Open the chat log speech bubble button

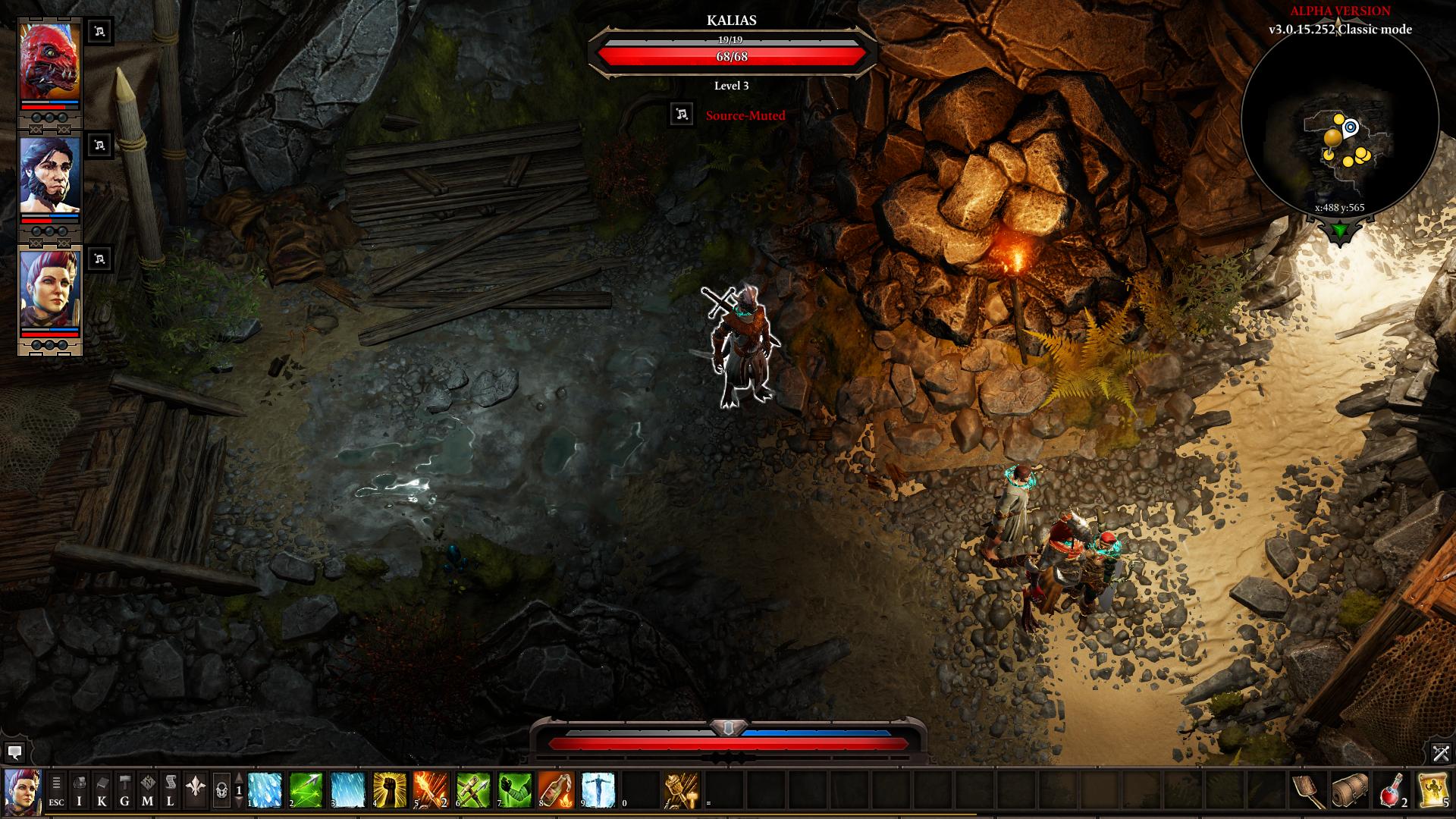pyautogui.click(x=14, y=752)
